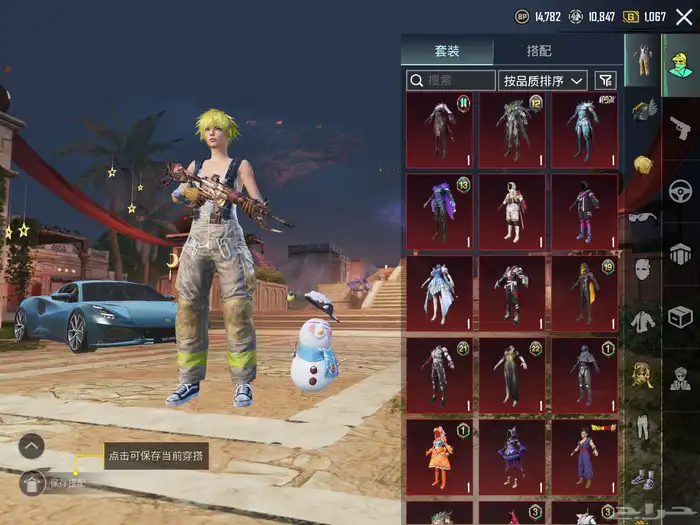Viewport: 700px width, 525px height.
Task: Open the pants category icon
Action: click(x=642, y=426)
